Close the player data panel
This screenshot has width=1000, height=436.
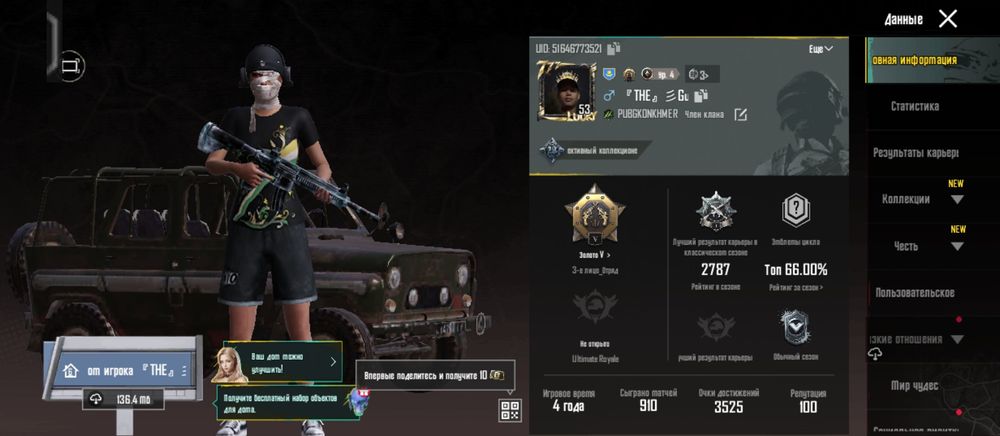point(947,18)
